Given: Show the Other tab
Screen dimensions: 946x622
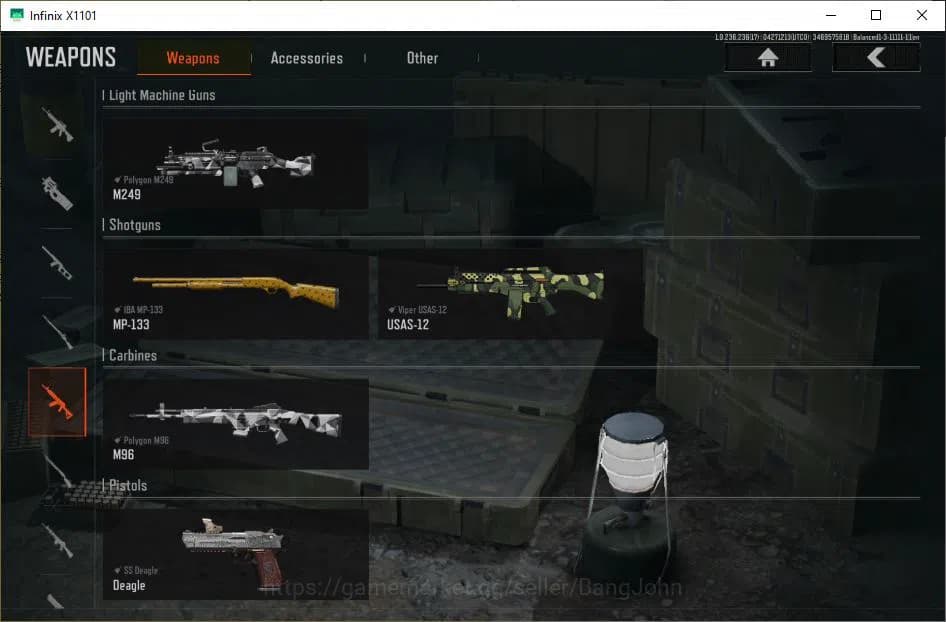Looking at the screenshot, I should click(422, 58).
